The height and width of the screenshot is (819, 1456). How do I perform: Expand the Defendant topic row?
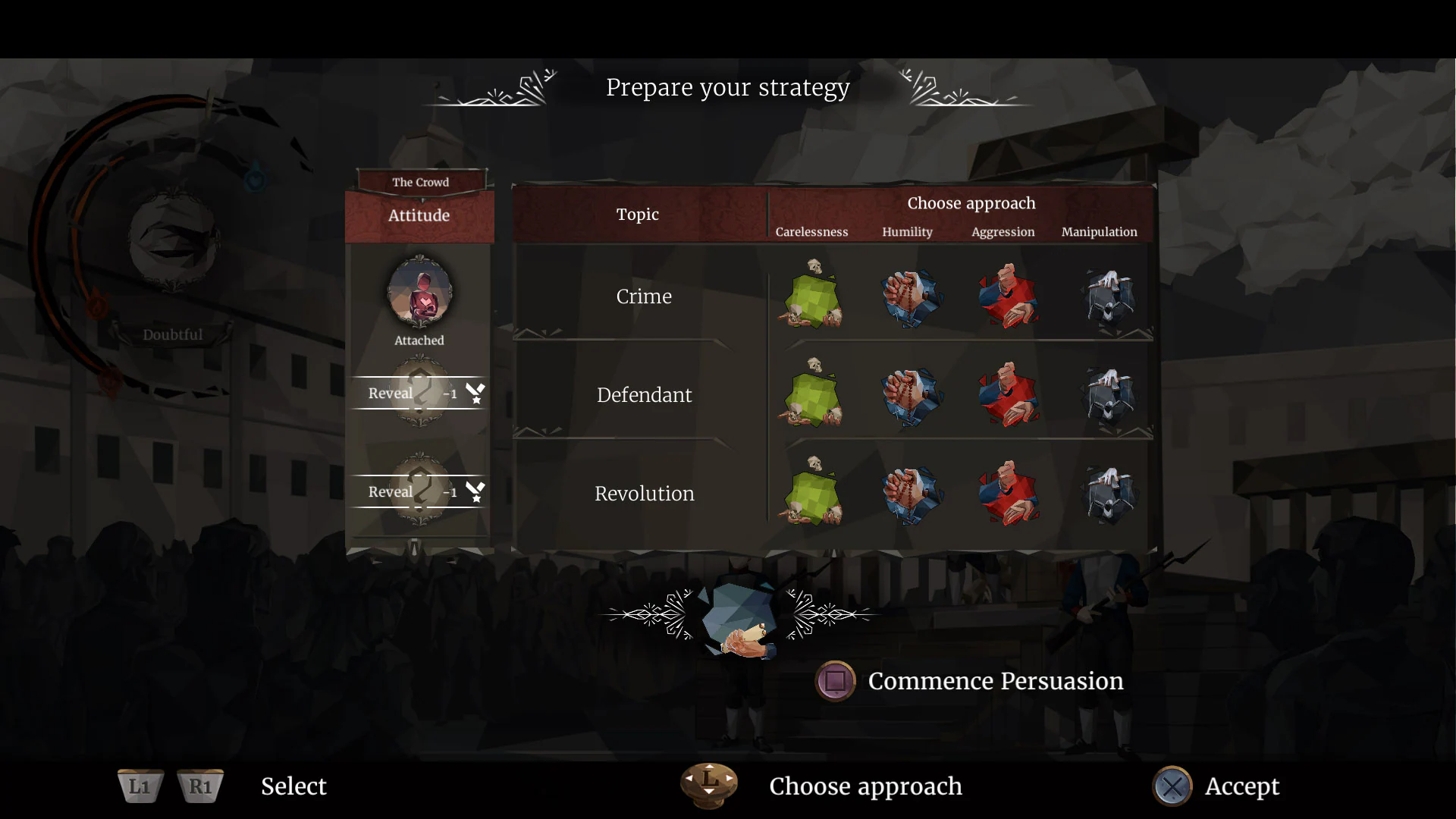click(644, 394)
